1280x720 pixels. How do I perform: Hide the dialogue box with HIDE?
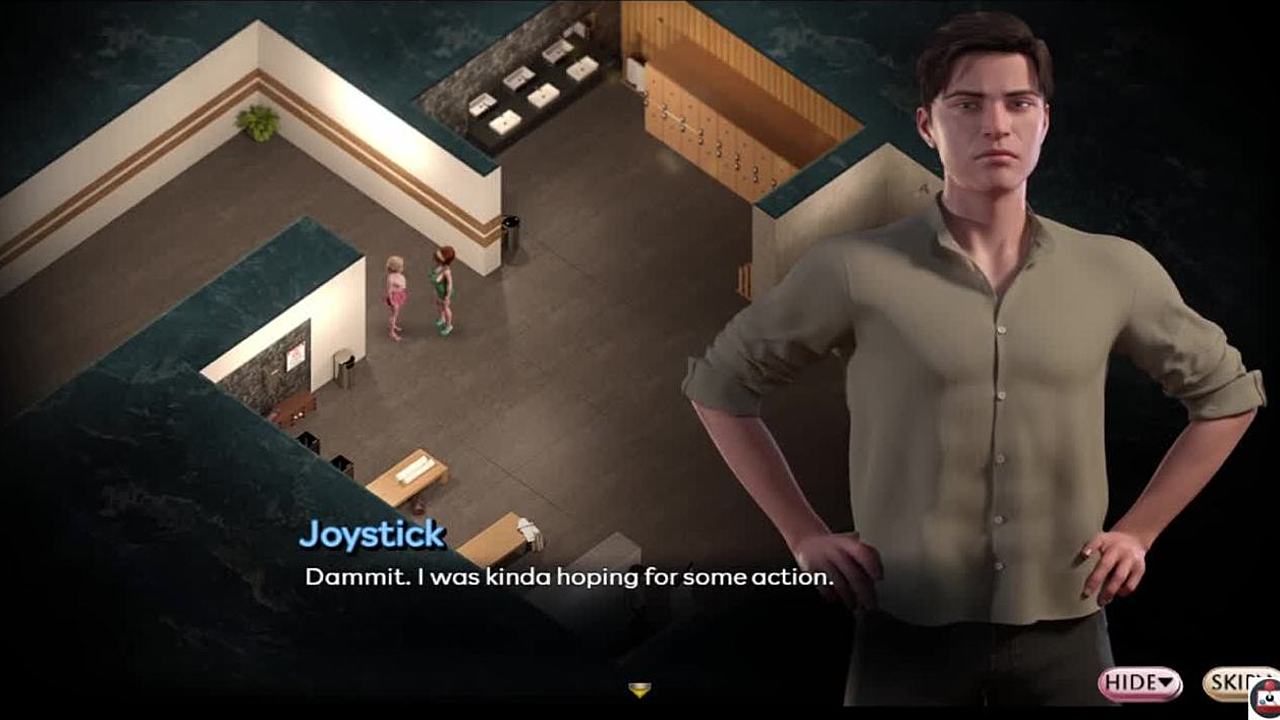[1139, 684]
